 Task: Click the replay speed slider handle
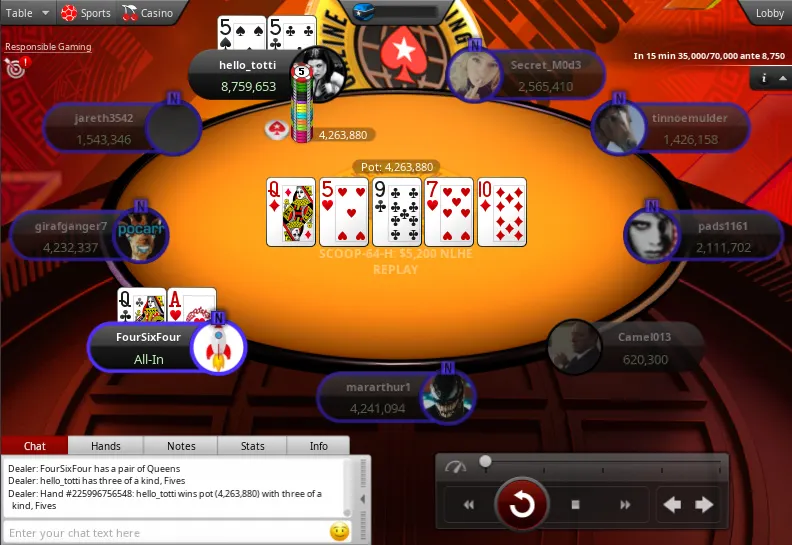[x=485, y=462]
